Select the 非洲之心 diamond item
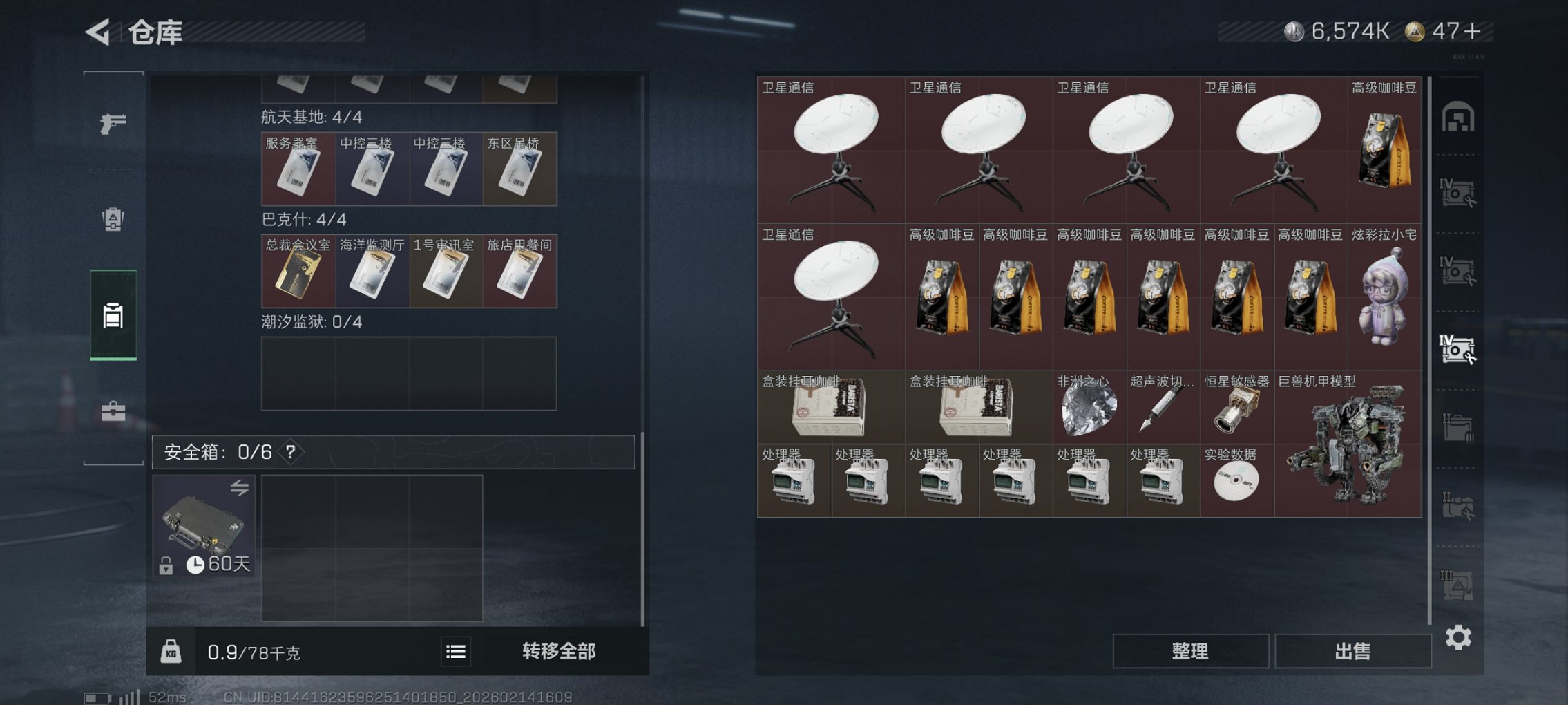The height and width of the screenshot is (705, 1568). point(1088,408)
